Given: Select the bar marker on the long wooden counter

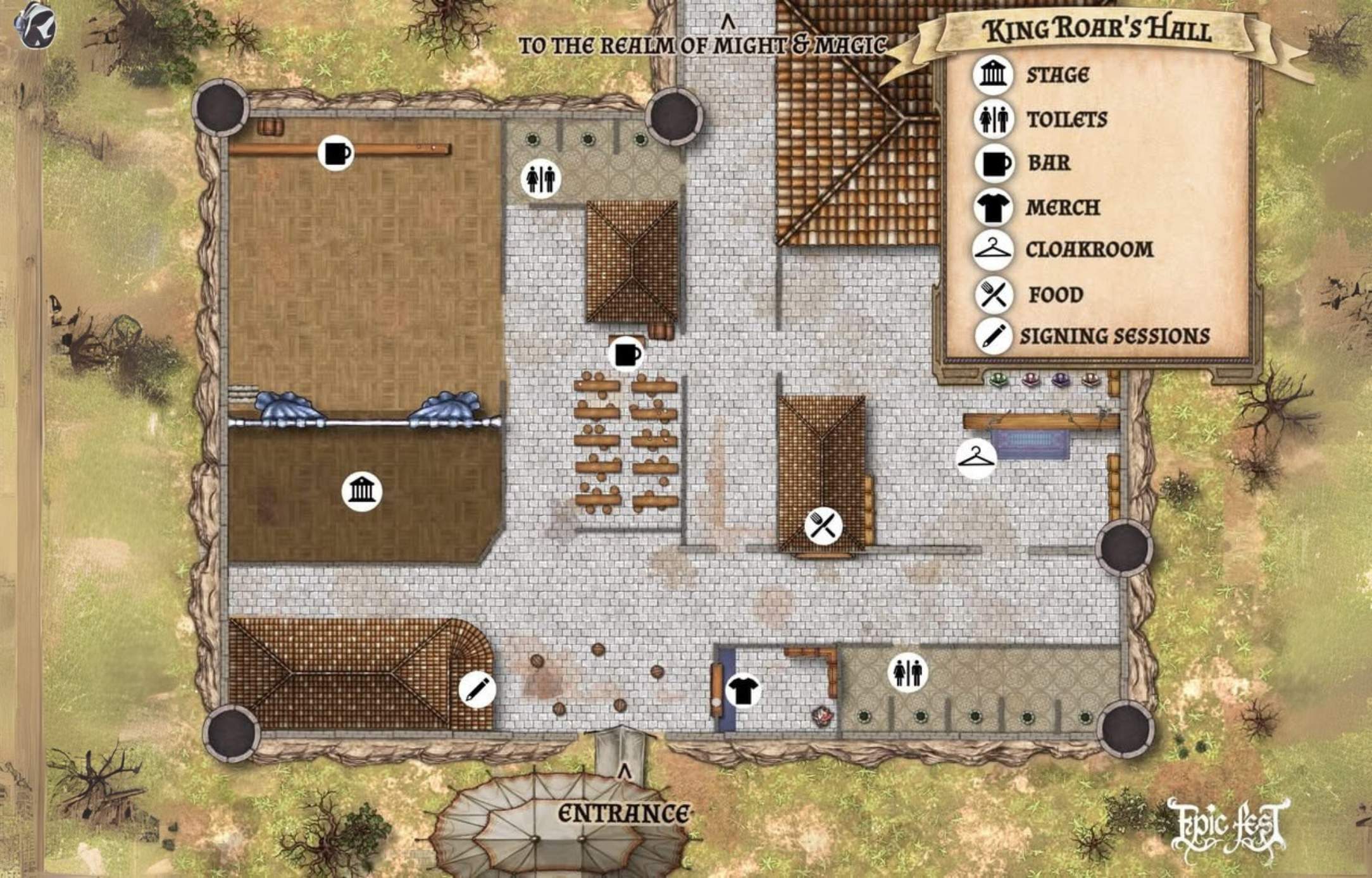Looking at the screenshot, I should [x=335, y=153].
